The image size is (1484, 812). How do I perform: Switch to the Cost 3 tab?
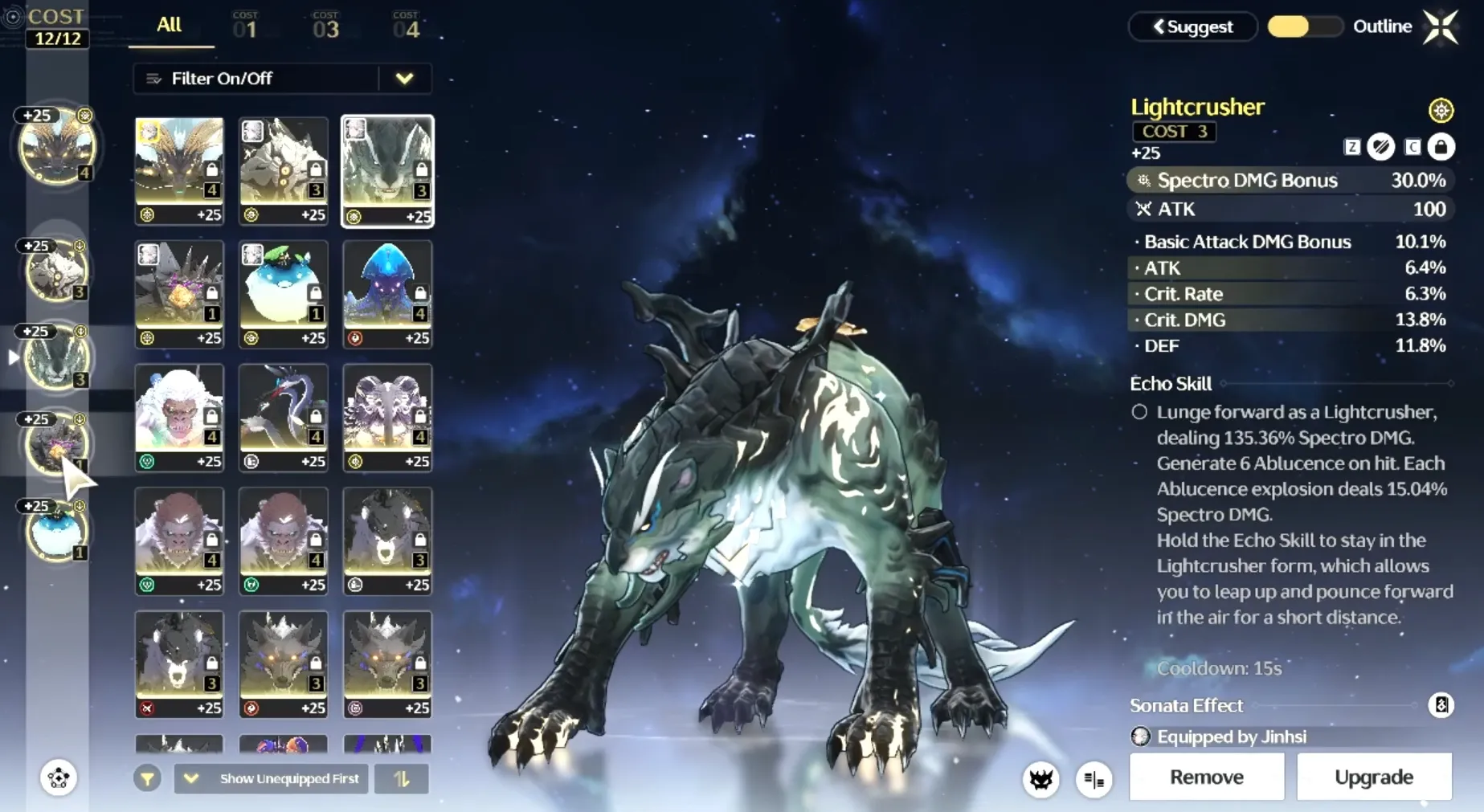(325, 27)
